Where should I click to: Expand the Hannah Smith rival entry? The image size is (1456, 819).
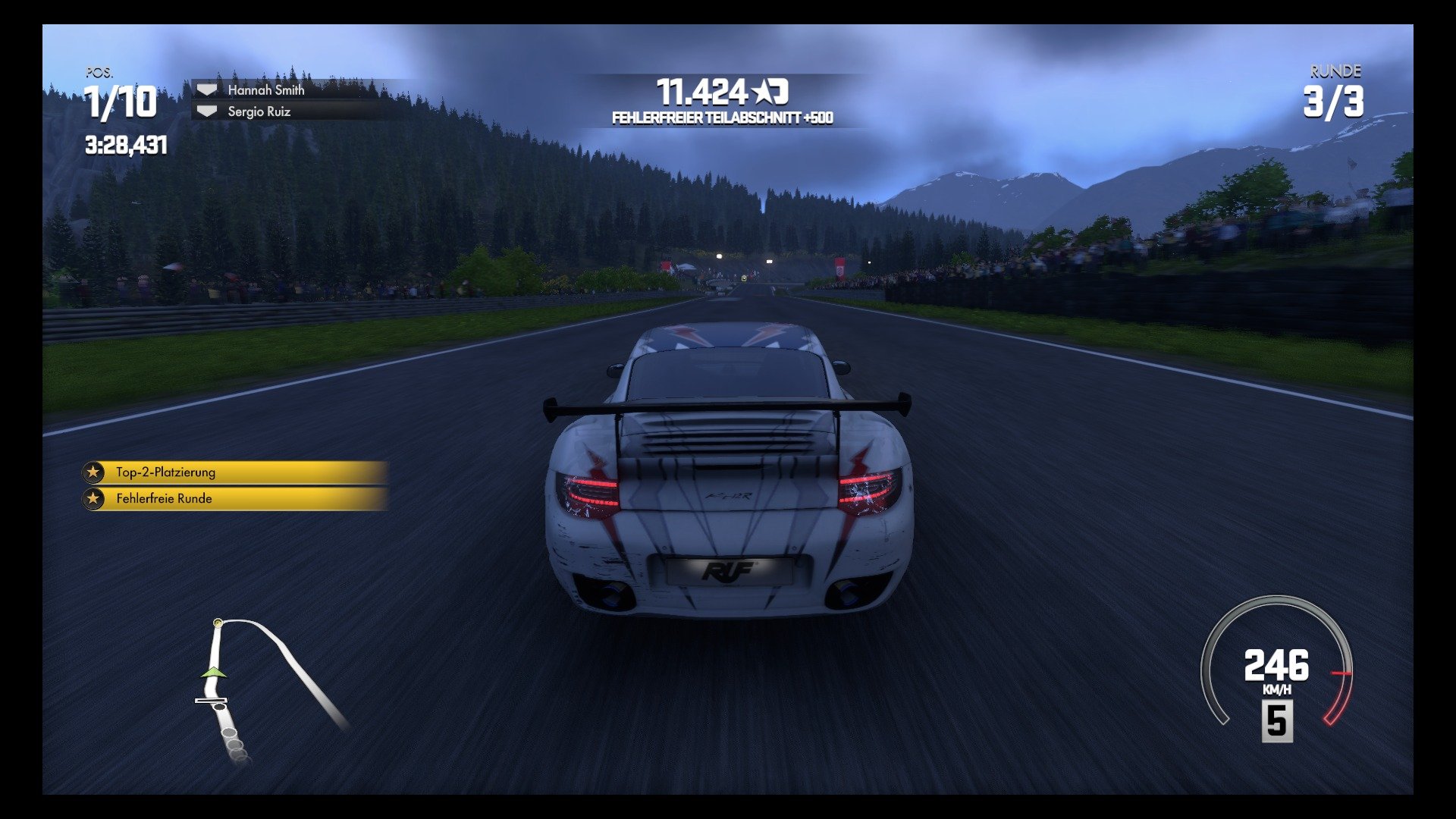(265, 90)
